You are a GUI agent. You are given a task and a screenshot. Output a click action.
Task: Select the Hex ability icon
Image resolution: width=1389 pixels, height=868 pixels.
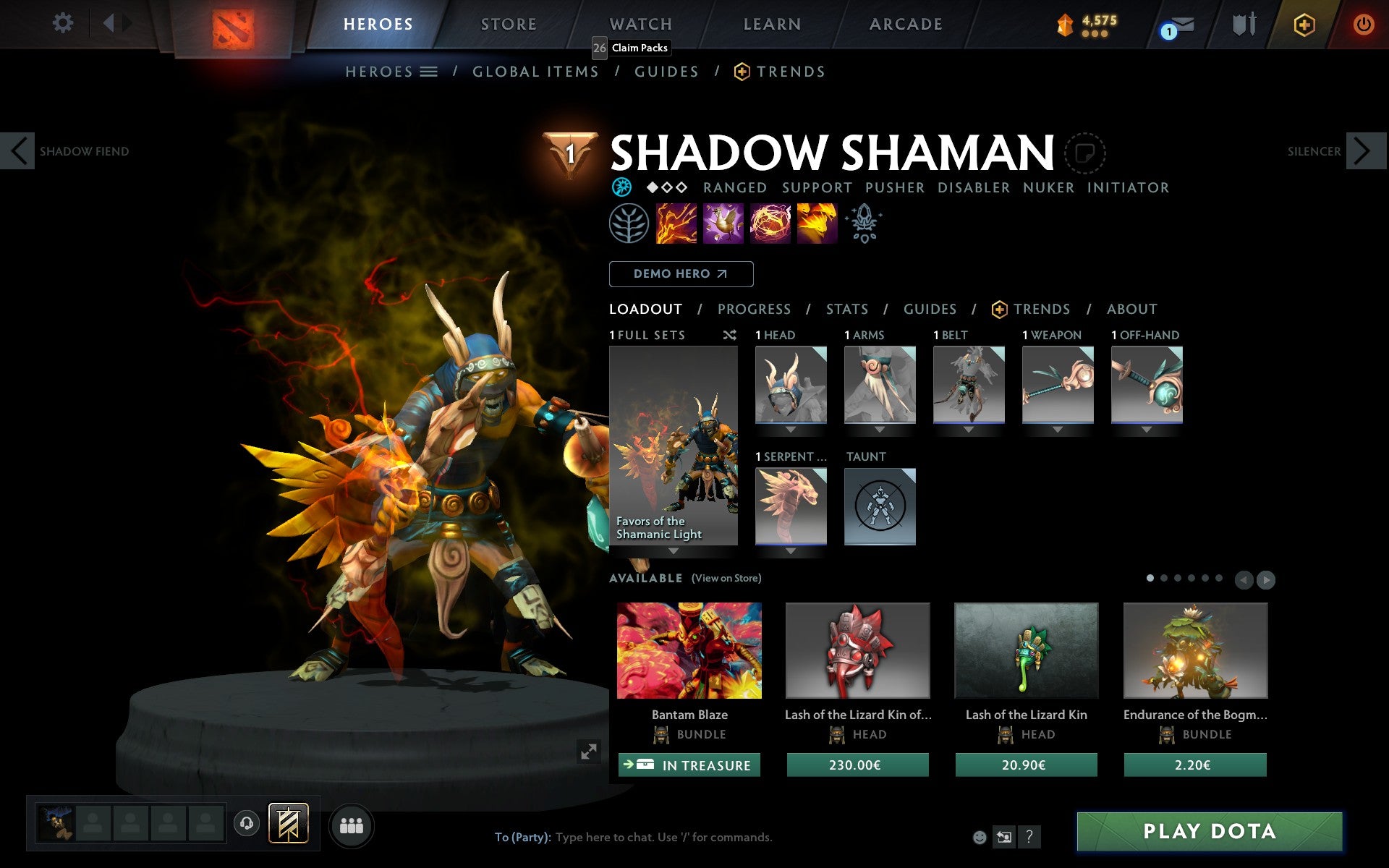point(722,224)
